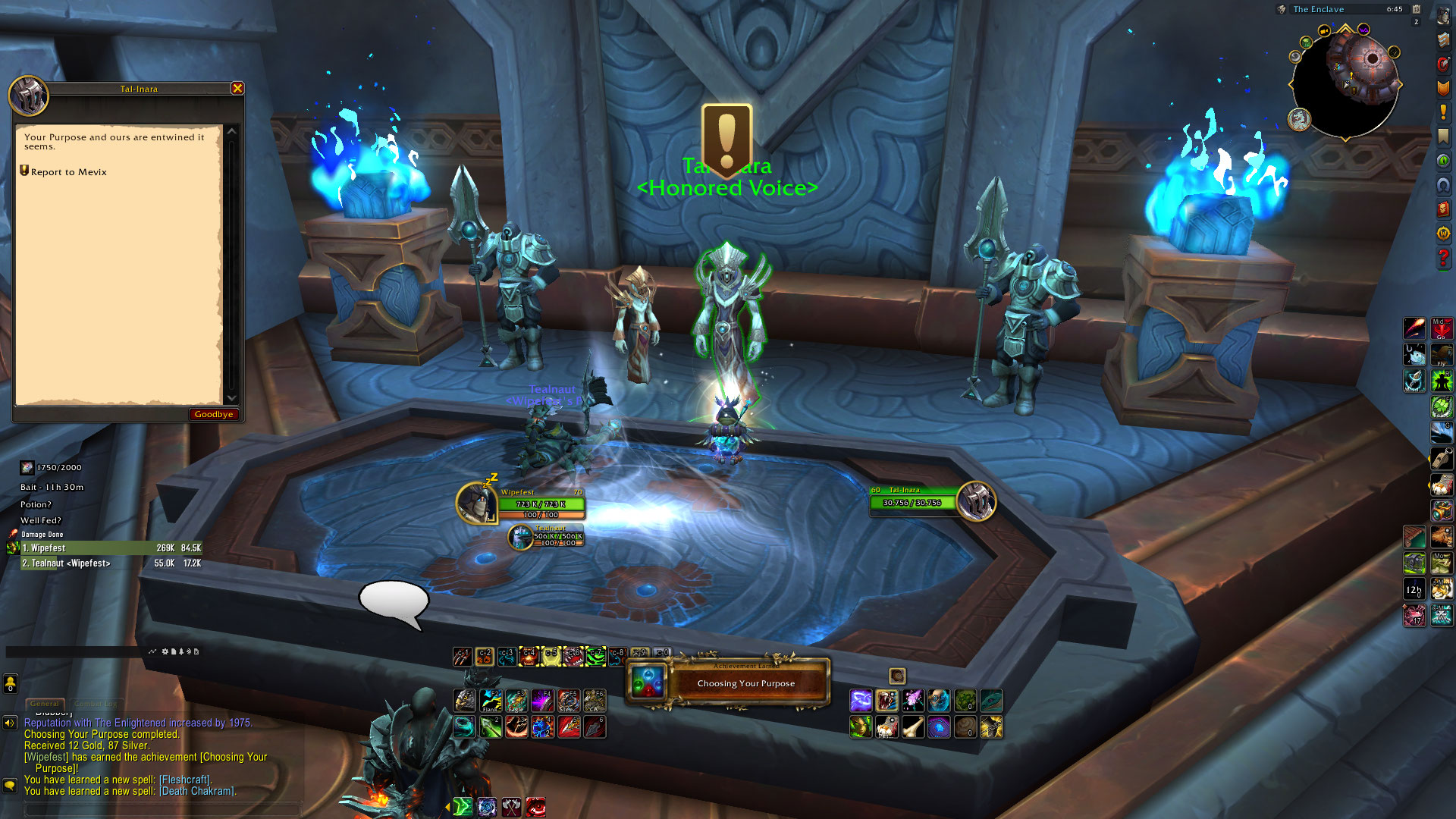Open the character info micro menu portrait
This screenshot has height=819, width=1456.
point(1443,17)
